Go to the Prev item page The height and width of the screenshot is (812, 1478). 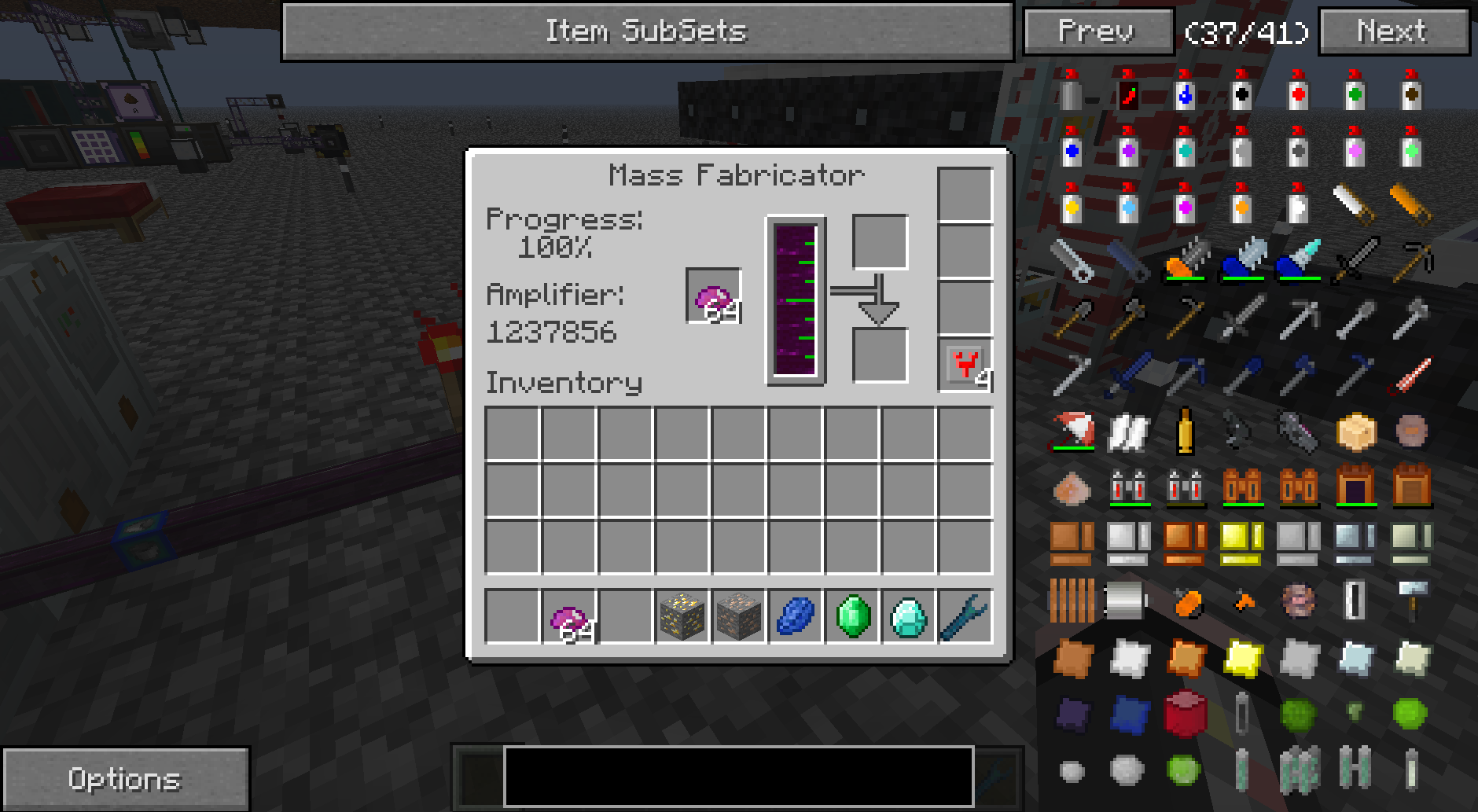1097,32
